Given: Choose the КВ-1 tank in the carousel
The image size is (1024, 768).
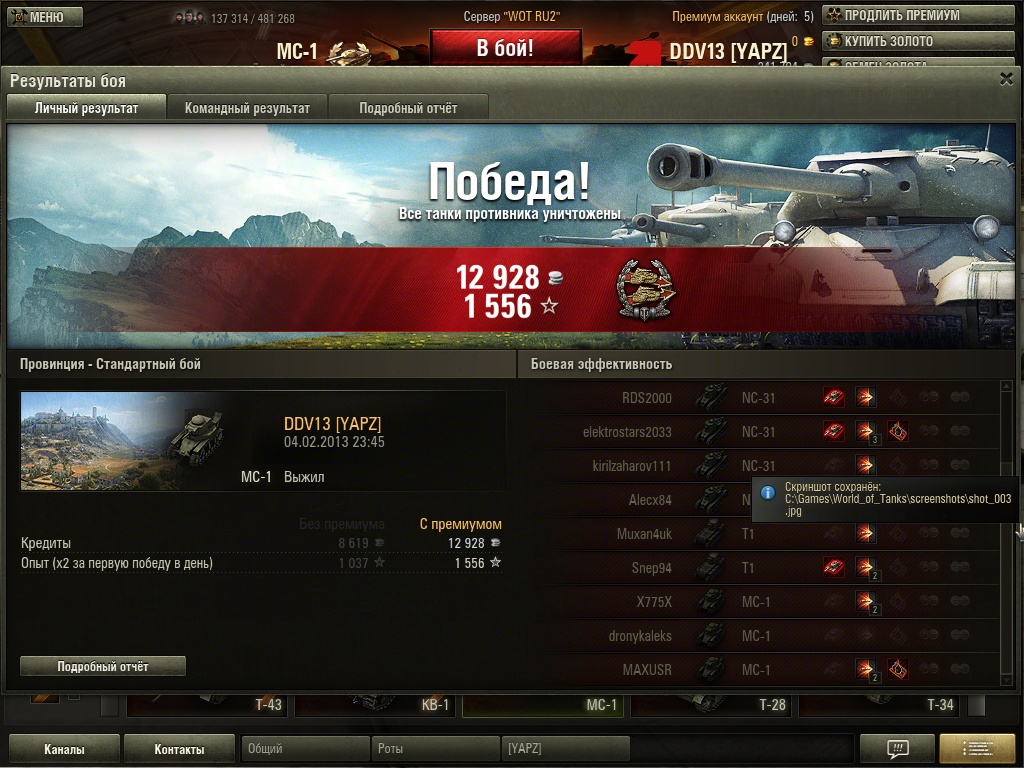Looking at the screenshot, I should click(x=376, y=704).
